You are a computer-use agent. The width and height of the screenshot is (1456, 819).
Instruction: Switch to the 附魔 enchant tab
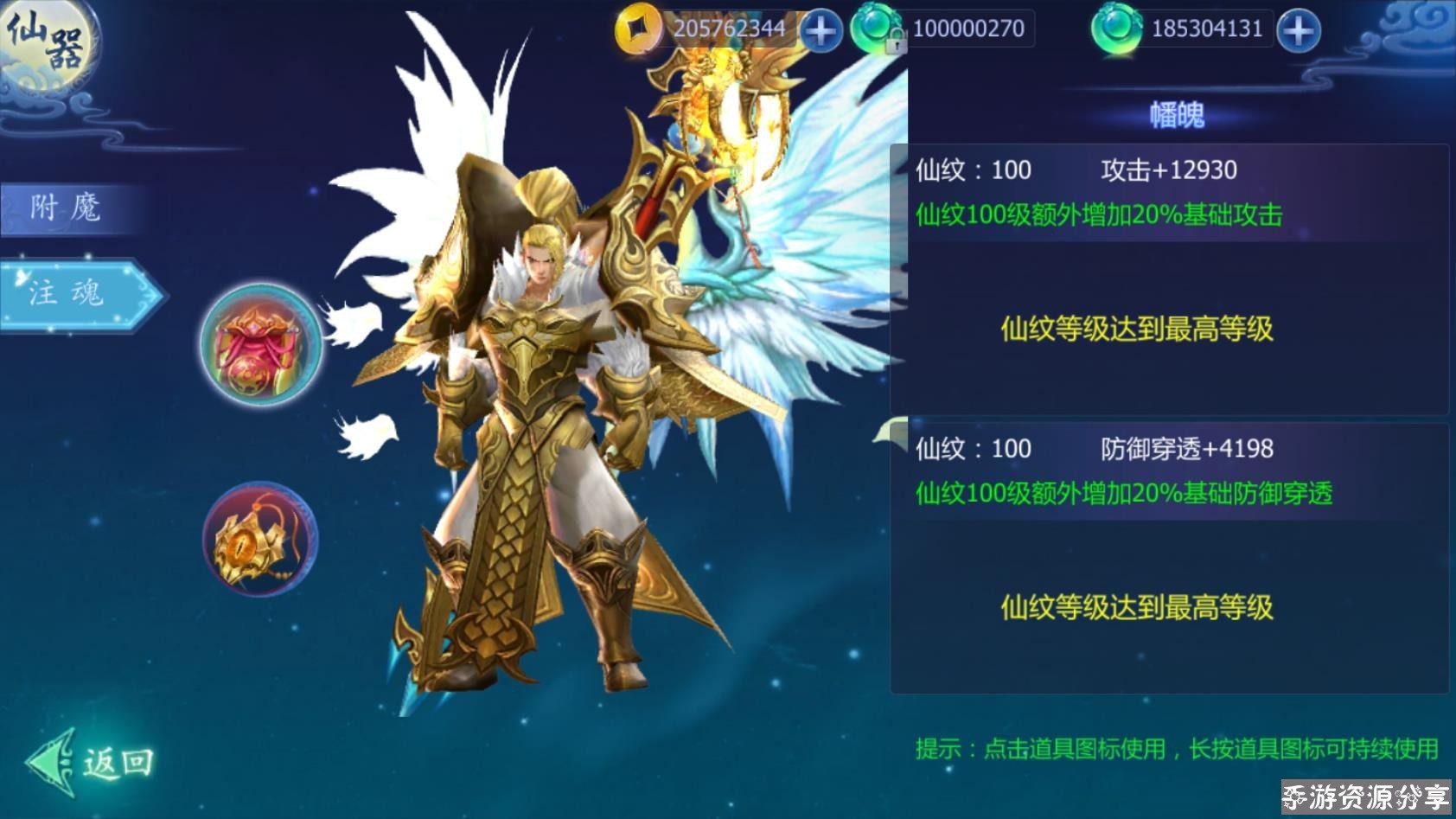[x=67, y=208]
